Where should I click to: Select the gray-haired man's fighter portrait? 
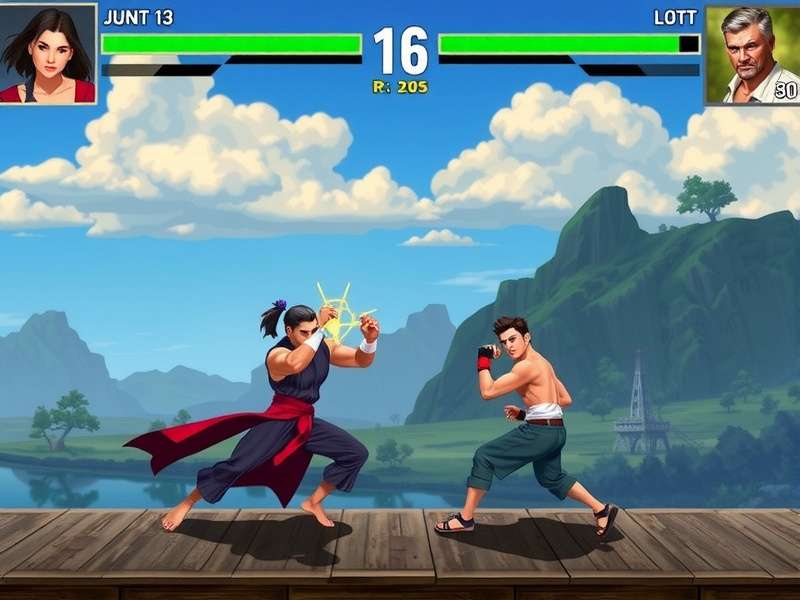point(752,55)
